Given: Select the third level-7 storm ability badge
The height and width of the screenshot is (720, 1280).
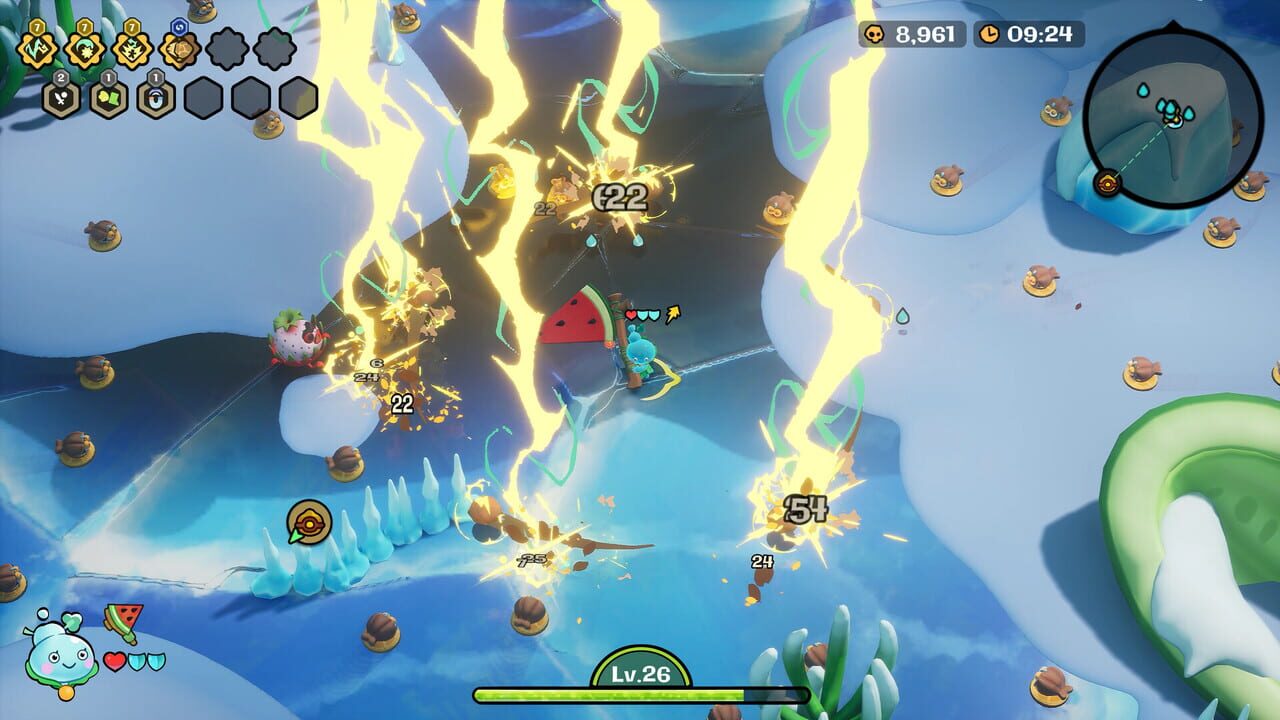Looking at the screenshot, I should 131,48.
